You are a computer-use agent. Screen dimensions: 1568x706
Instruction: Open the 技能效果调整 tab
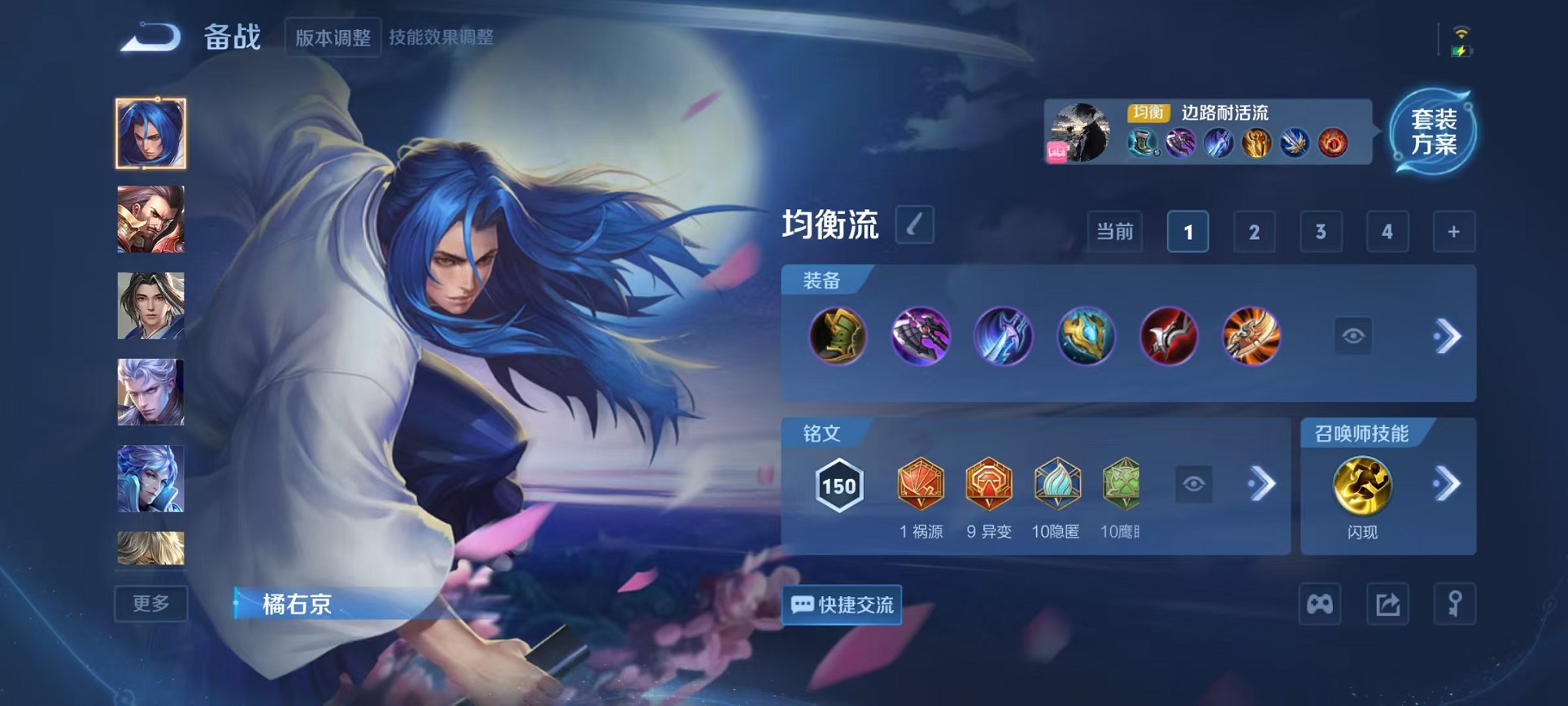click(x=441, y=35)
